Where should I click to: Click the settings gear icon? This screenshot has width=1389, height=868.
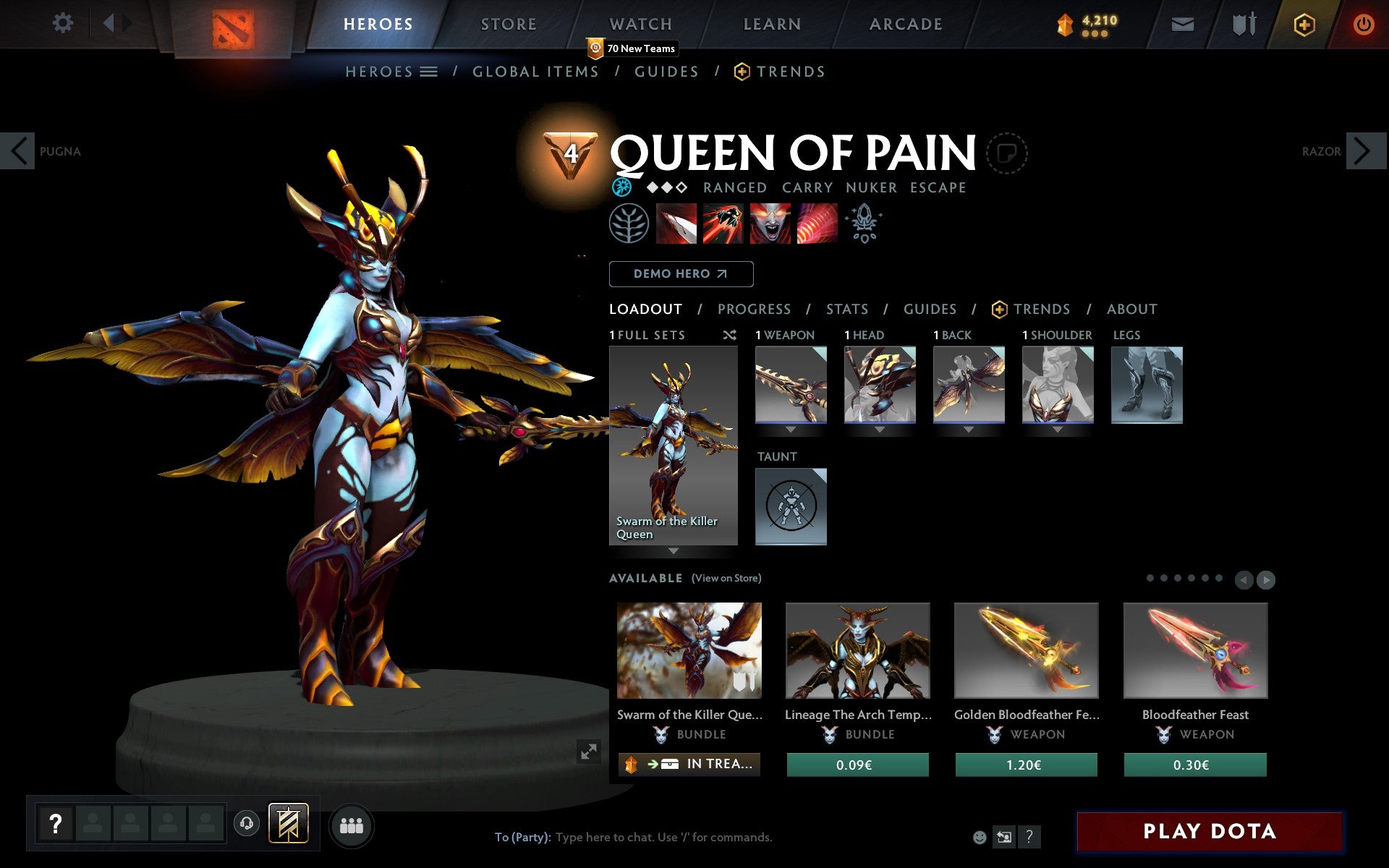64,24
